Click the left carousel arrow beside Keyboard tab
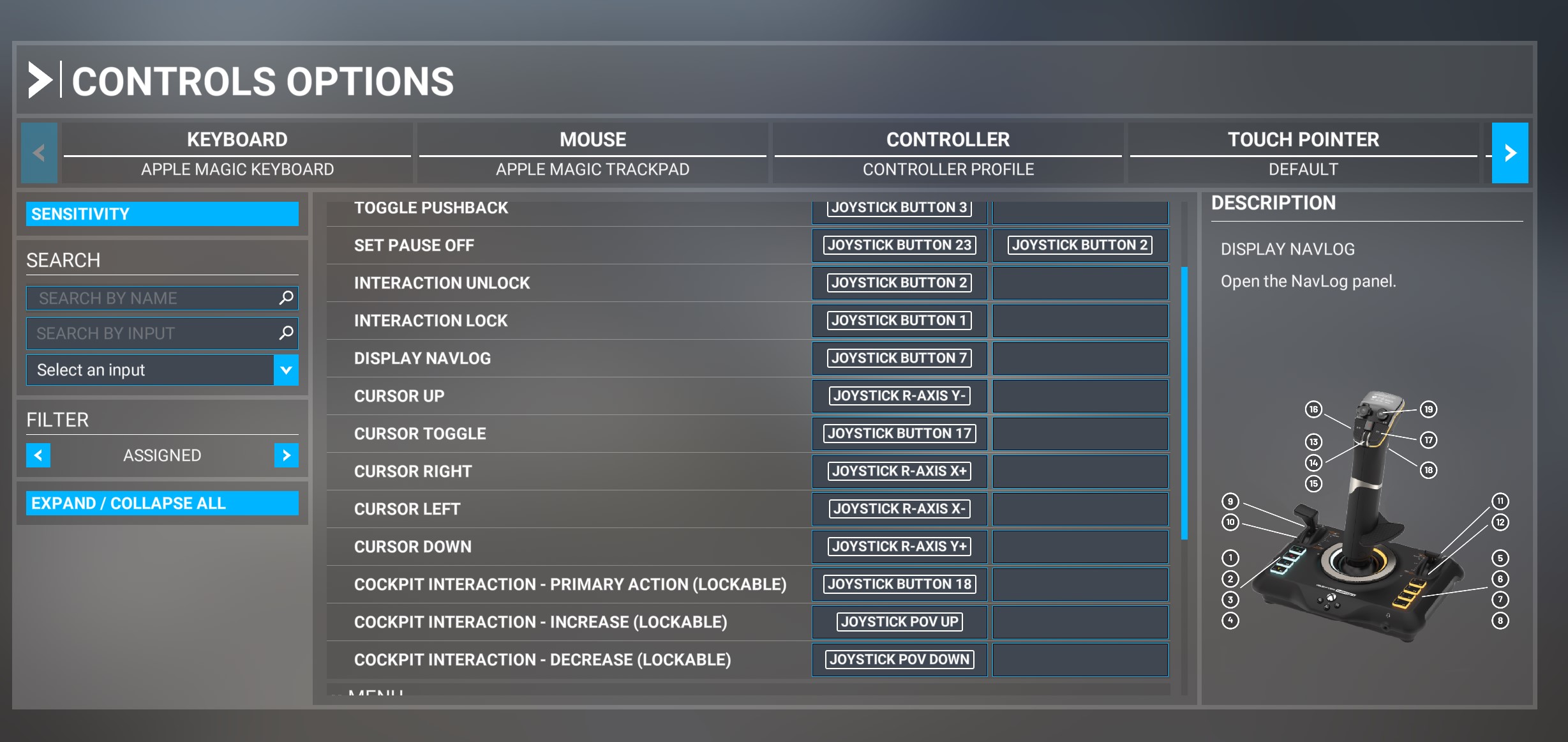The width and height of the screenshot is (1568, 742). (x=38, y=153)
